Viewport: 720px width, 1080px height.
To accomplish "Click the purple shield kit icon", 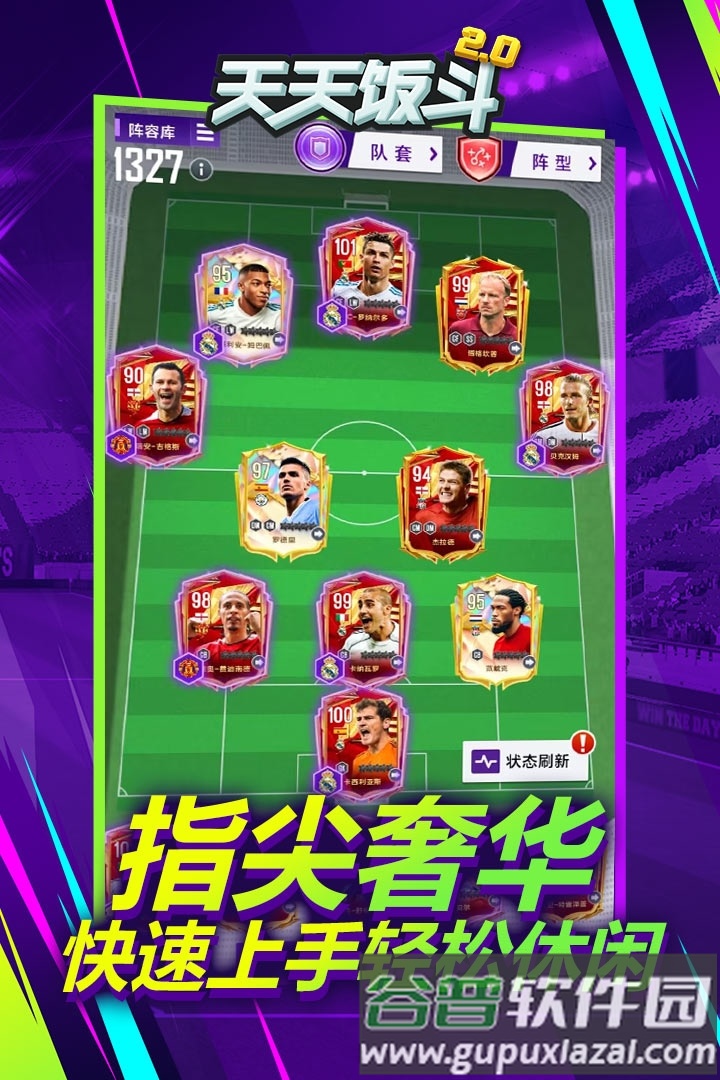I will pyautogui.click(x=318, y=150).
